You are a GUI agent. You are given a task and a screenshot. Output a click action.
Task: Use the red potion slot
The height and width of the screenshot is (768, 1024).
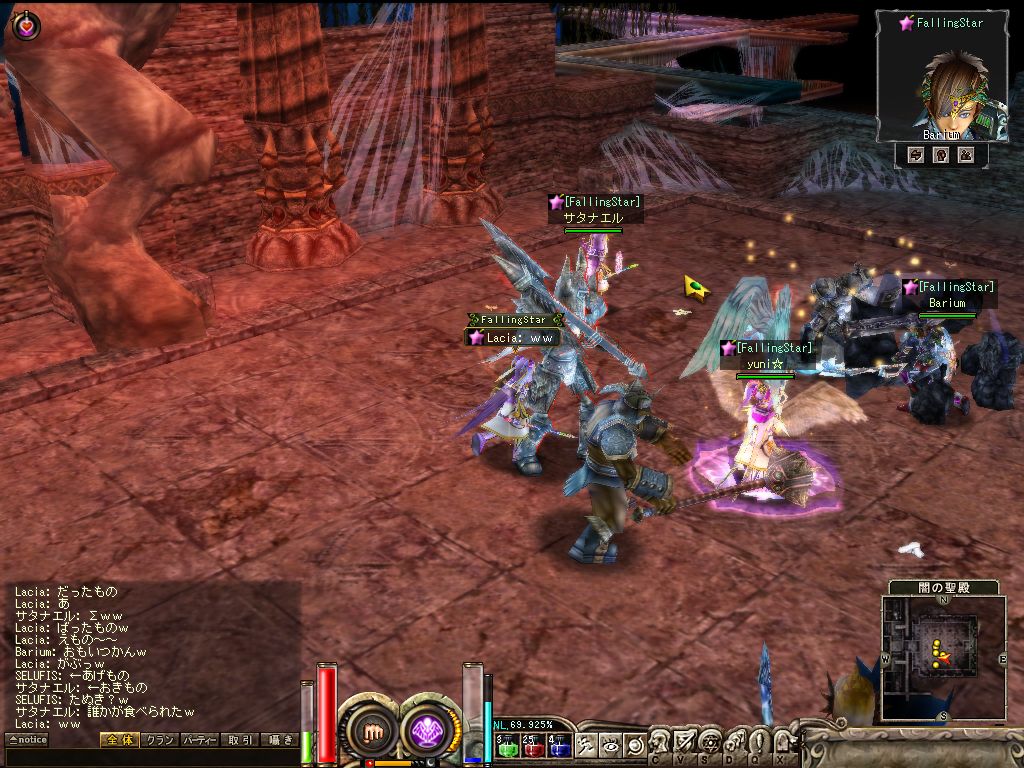click(531, 746)
